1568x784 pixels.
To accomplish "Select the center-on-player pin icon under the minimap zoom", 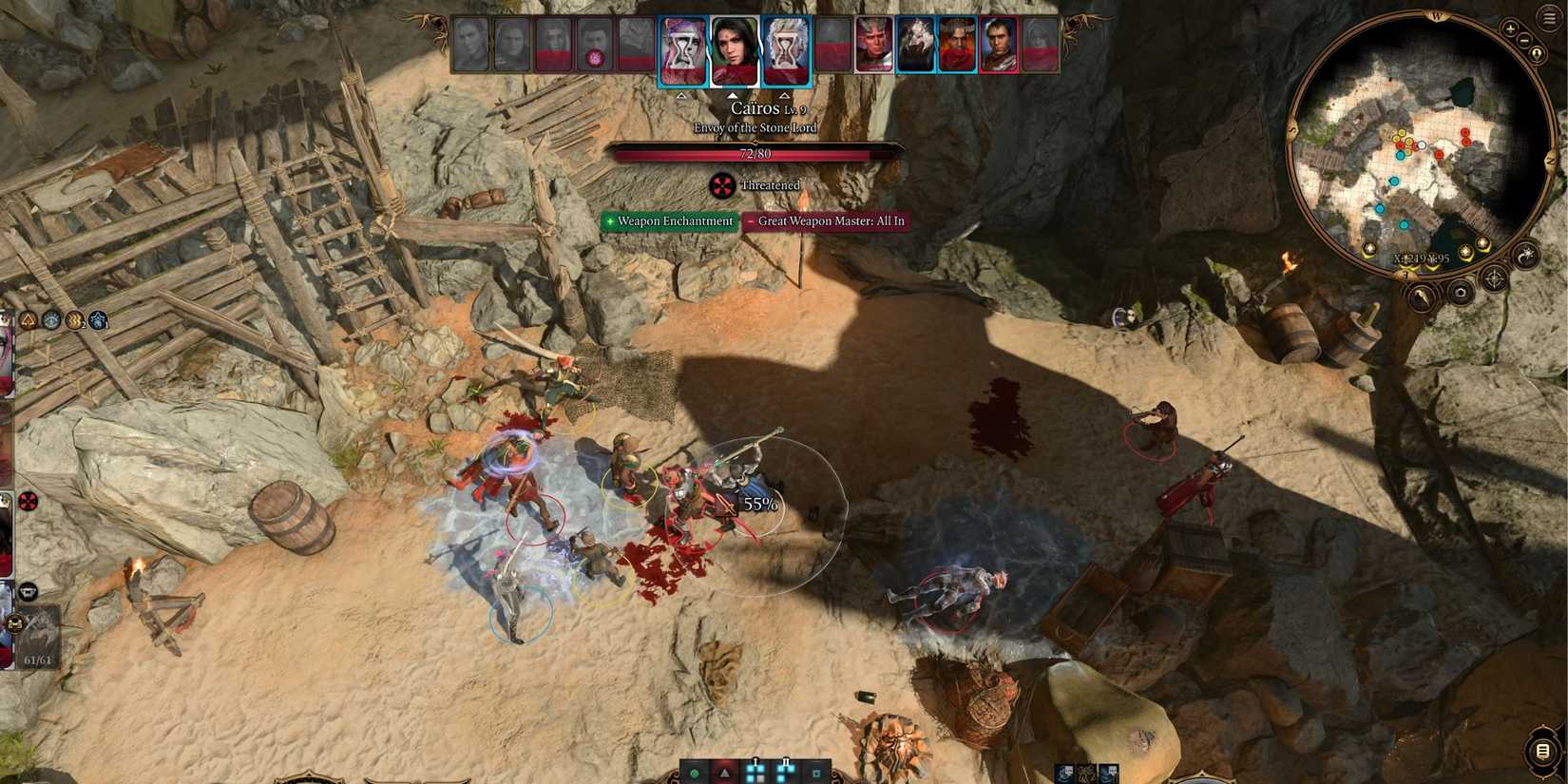I will [1537, 54].
